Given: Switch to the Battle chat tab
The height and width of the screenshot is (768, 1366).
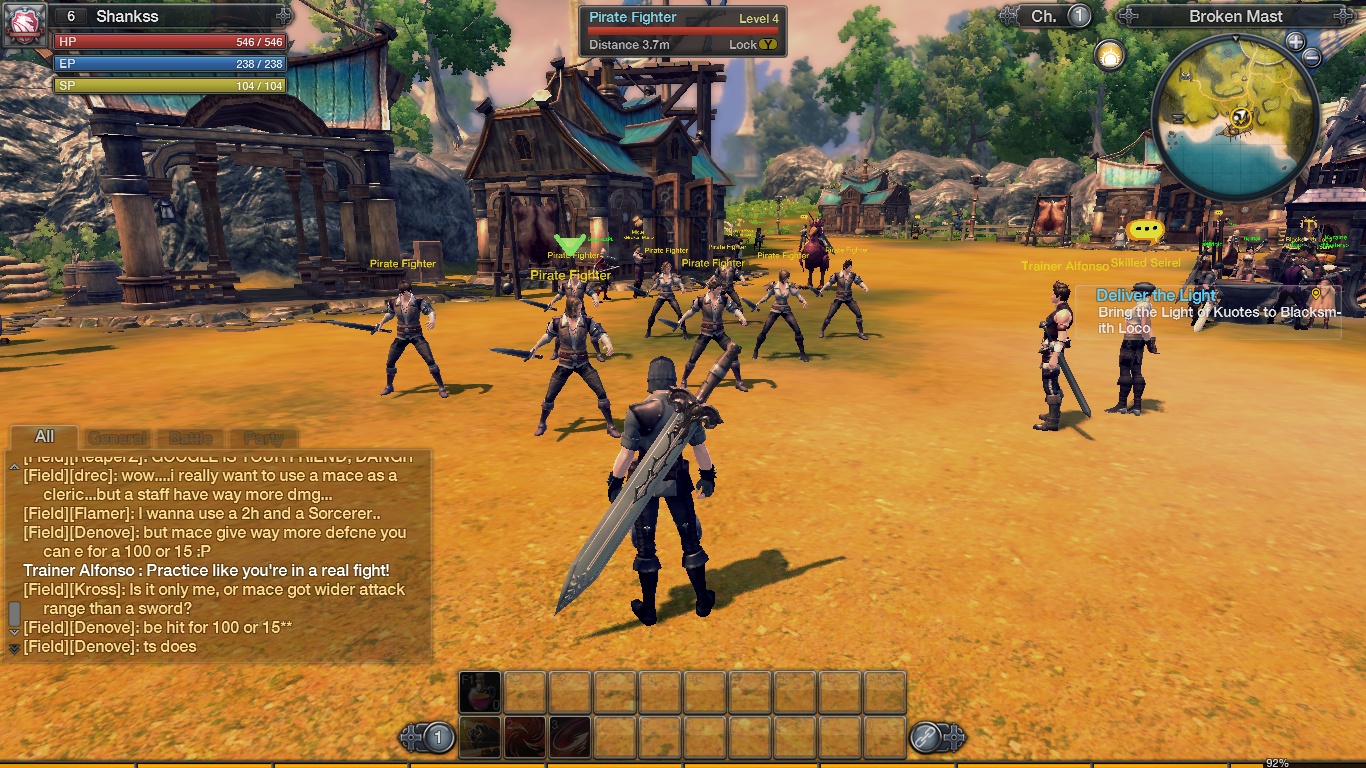Looking at the screenshot, I should (190, 438).
